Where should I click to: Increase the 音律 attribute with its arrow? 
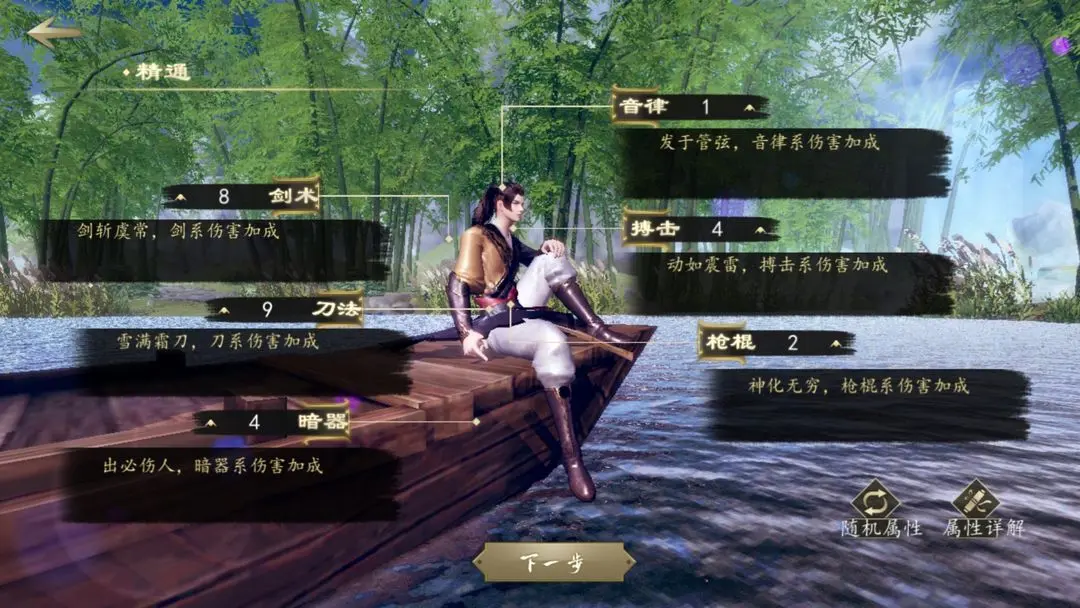click(x=749, y=106)
